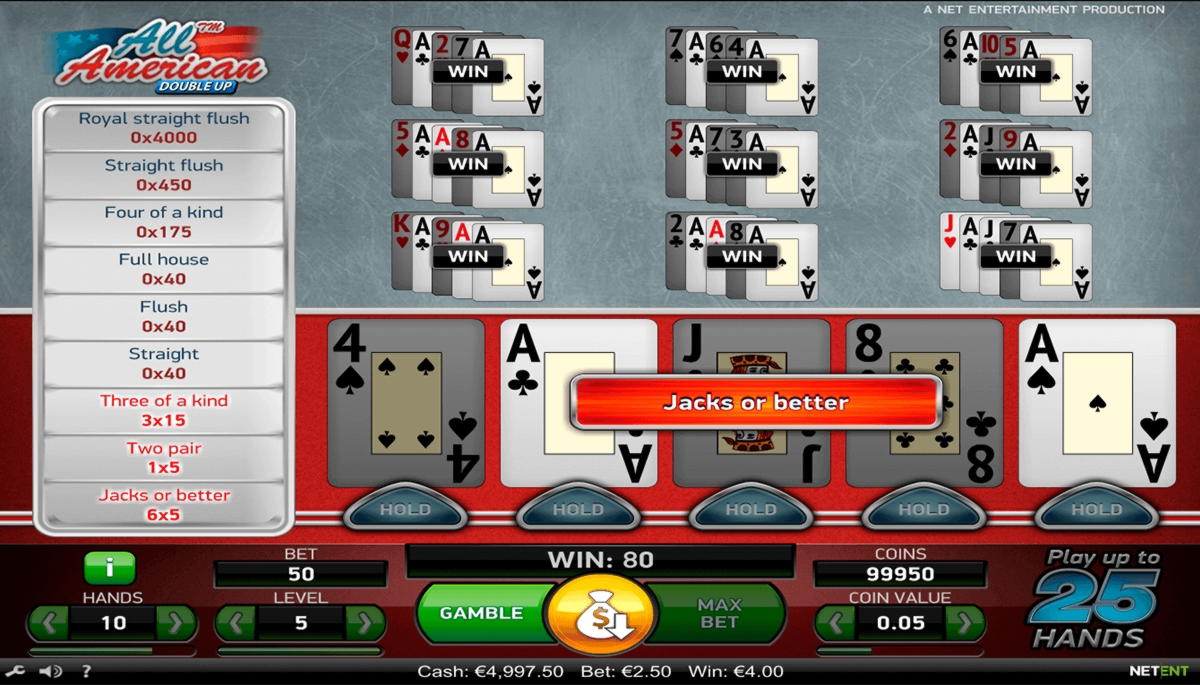Screen dimensions: 1200x685
Task: Select the four of spades card
Action: click(406, 403)
